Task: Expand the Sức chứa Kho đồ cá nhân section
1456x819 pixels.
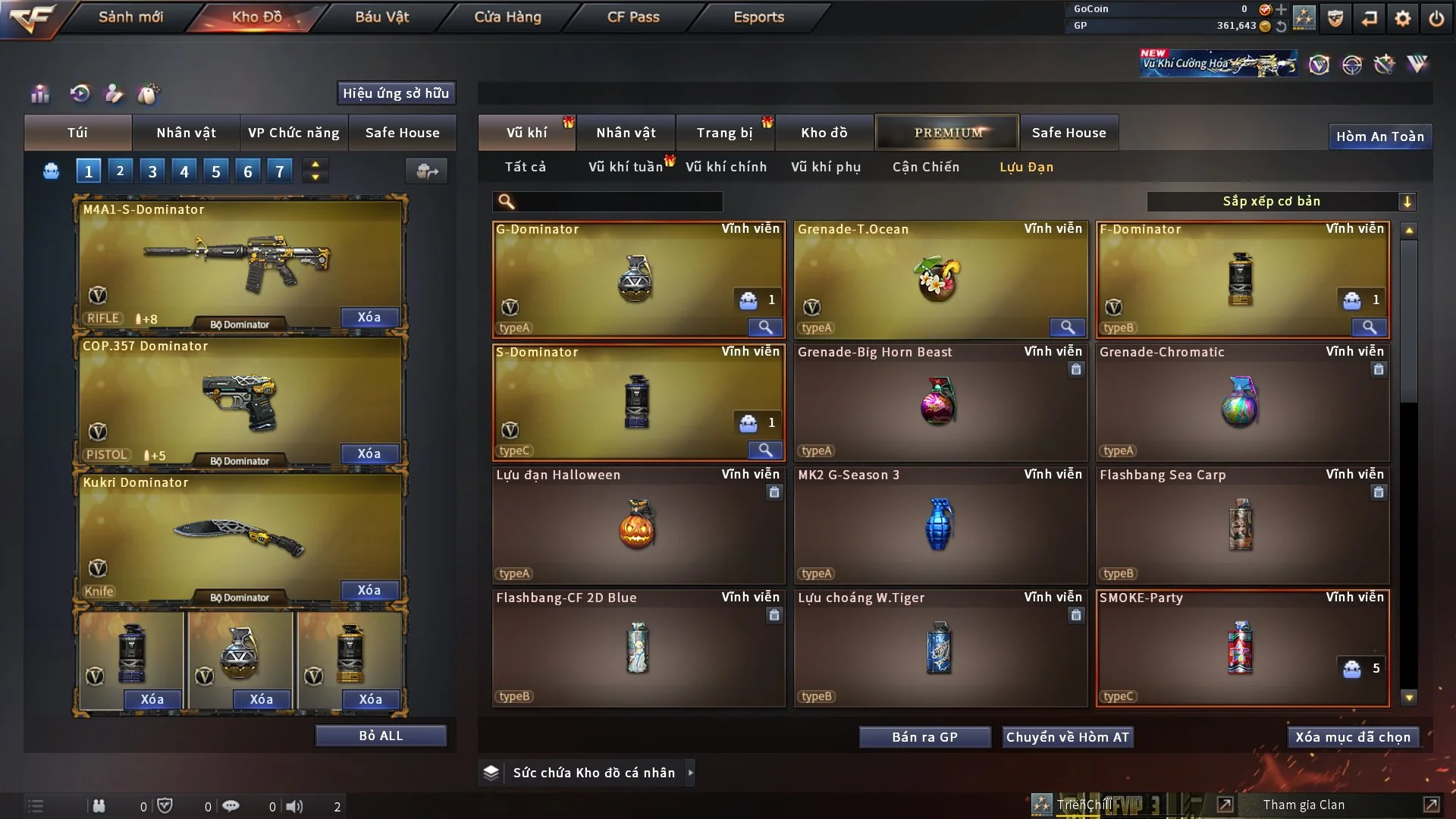Action: pos(690,772)
